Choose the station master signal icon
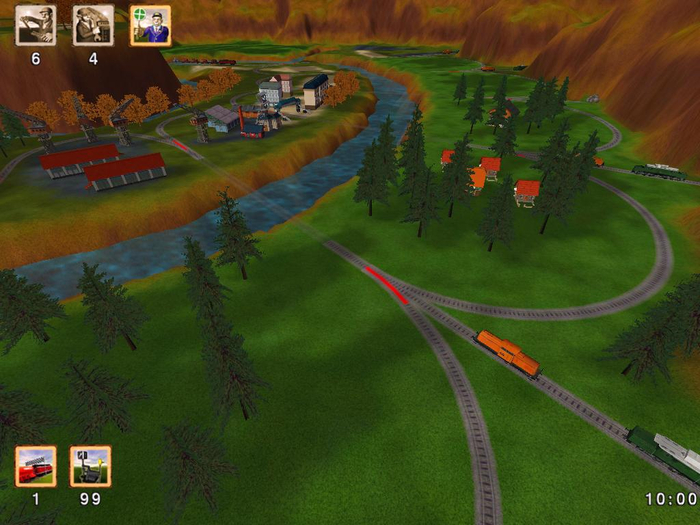The width and height of the screenshot is (700, 525). click(x=150, y=26)
